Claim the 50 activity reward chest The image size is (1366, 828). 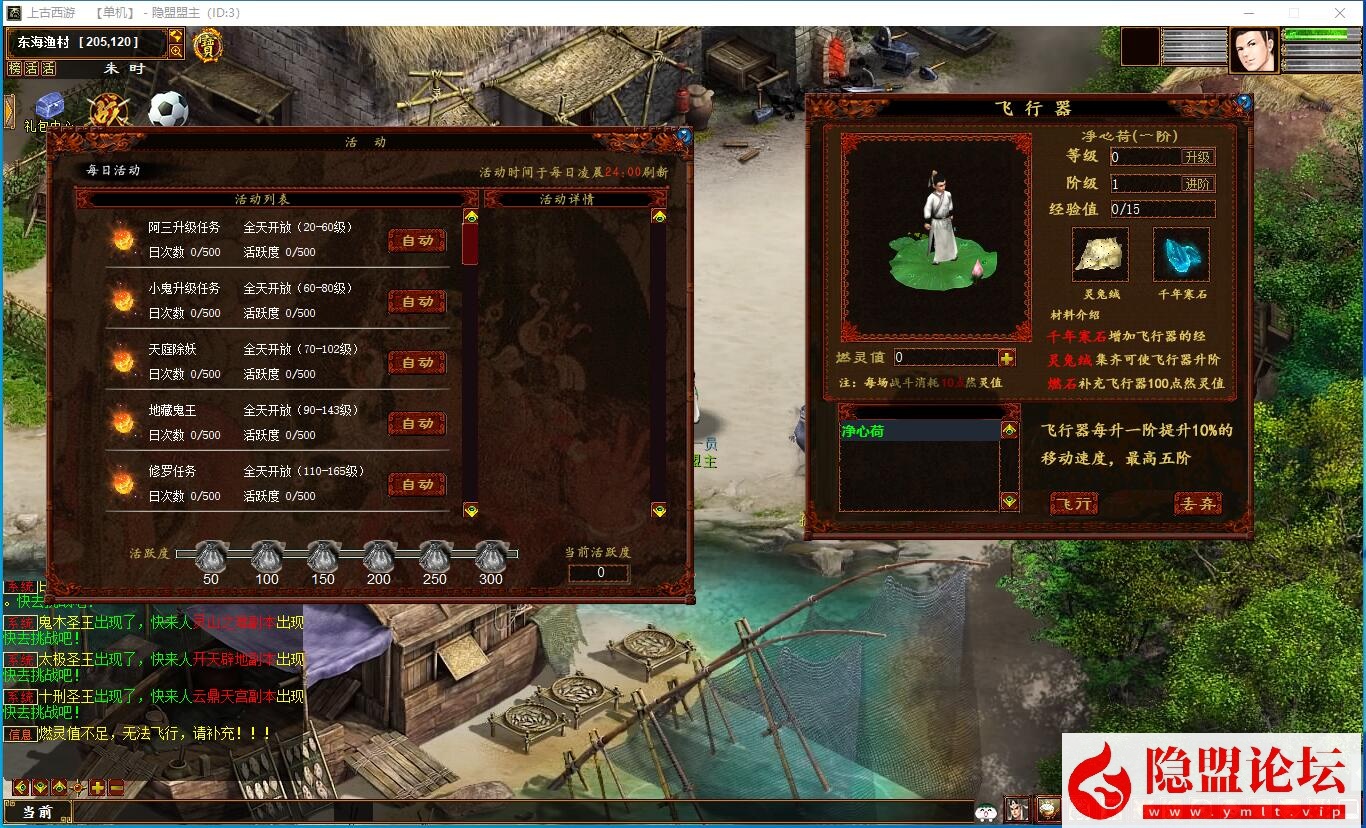click(x=210, y=556)
